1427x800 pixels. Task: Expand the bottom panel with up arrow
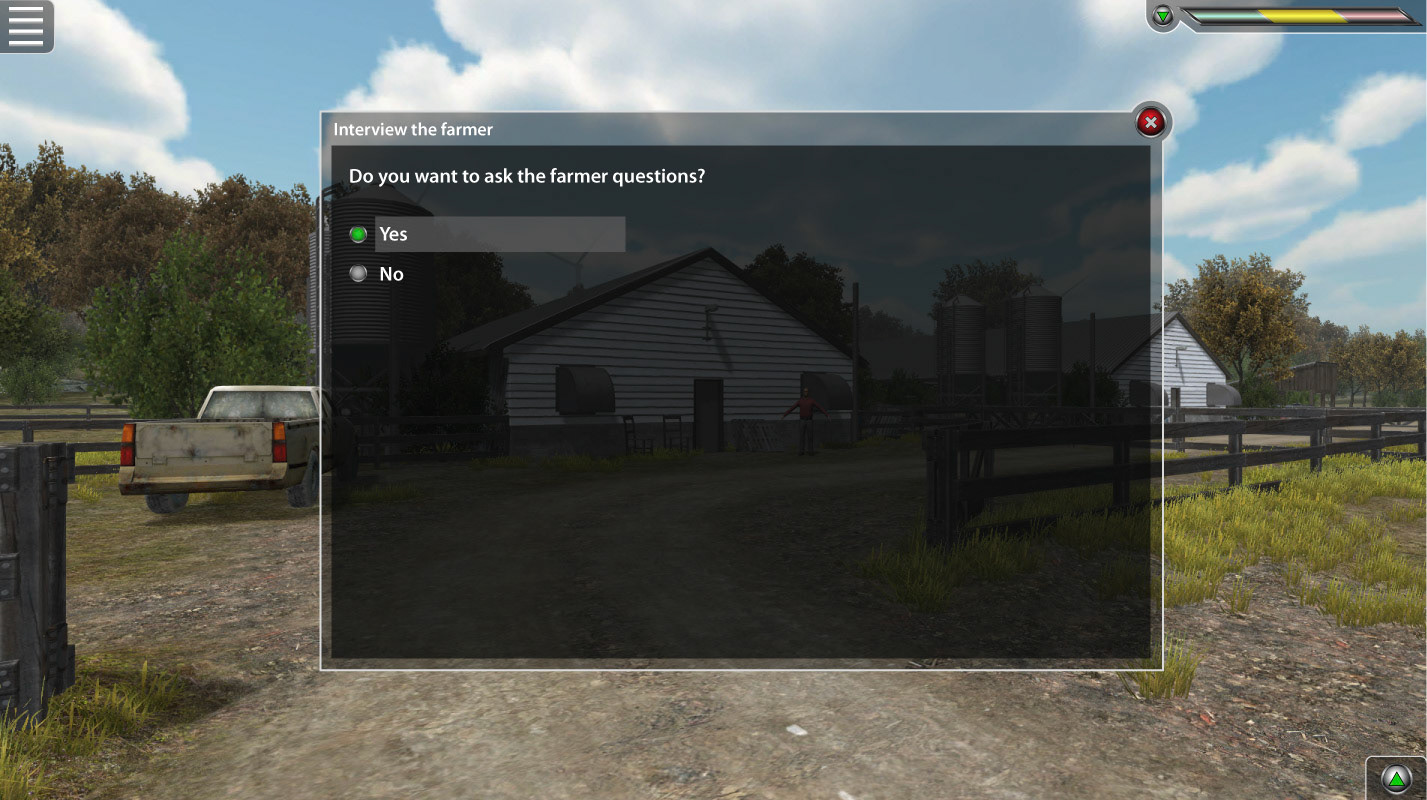1394,778
